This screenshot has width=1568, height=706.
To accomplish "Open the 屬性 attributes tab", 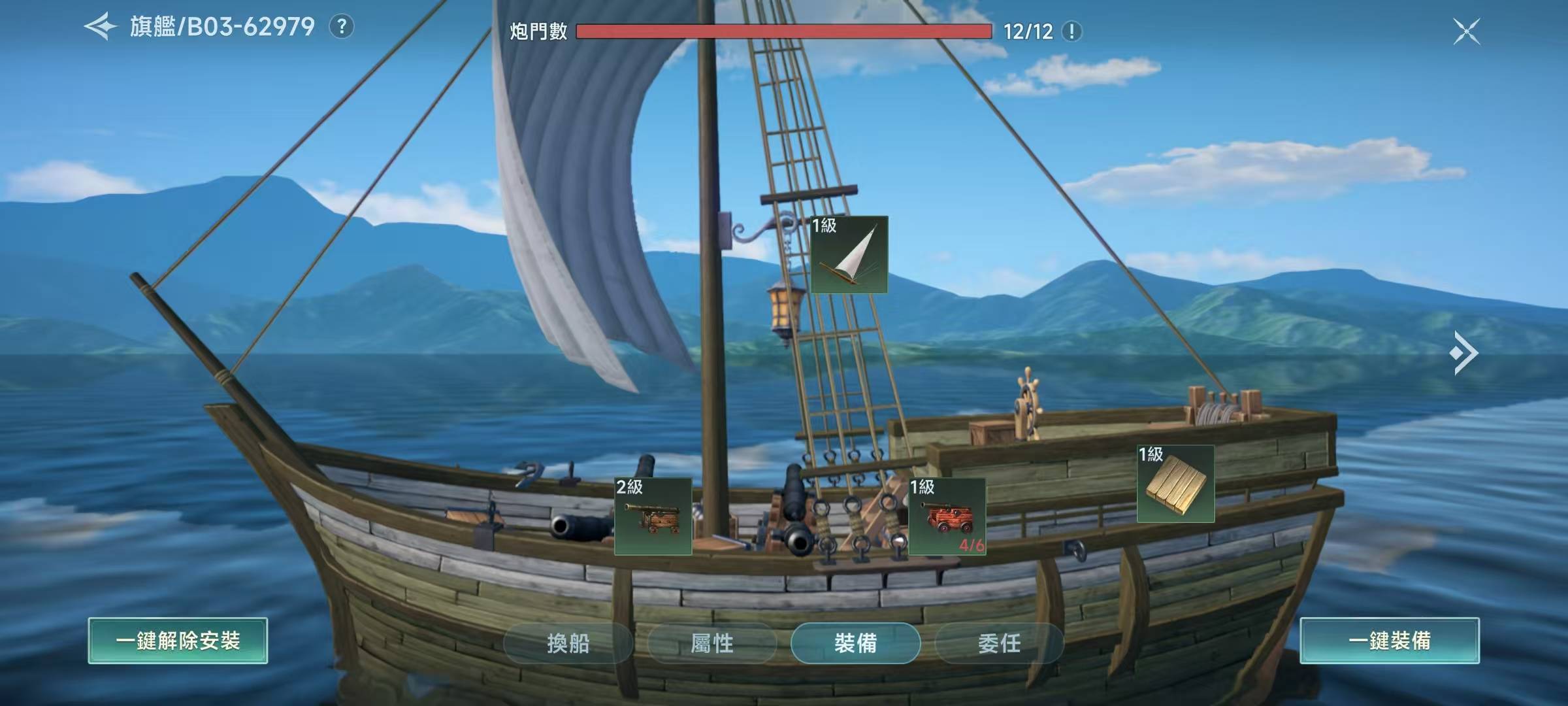I will 711,643.
